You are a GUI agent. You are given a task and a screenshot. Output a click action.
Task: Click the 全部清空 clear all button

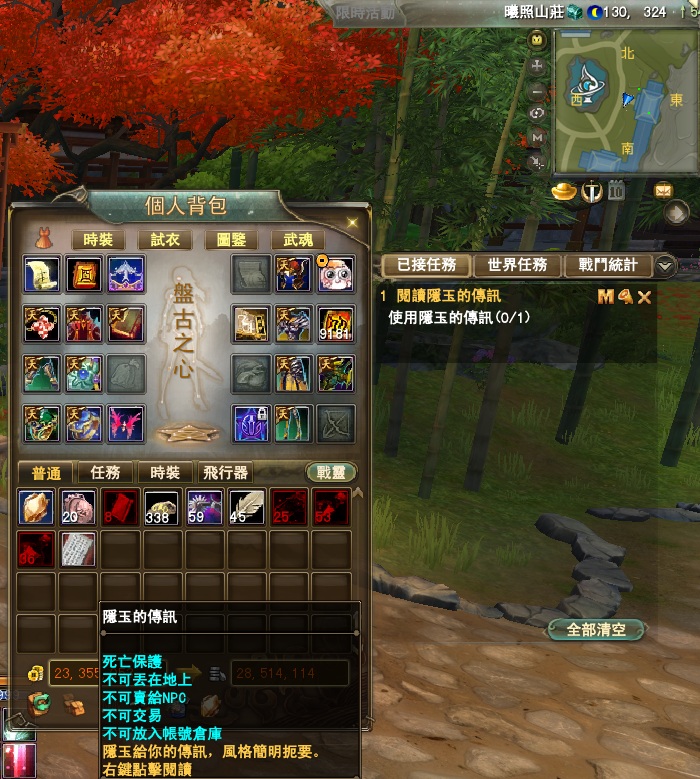[x=594, y=630]
